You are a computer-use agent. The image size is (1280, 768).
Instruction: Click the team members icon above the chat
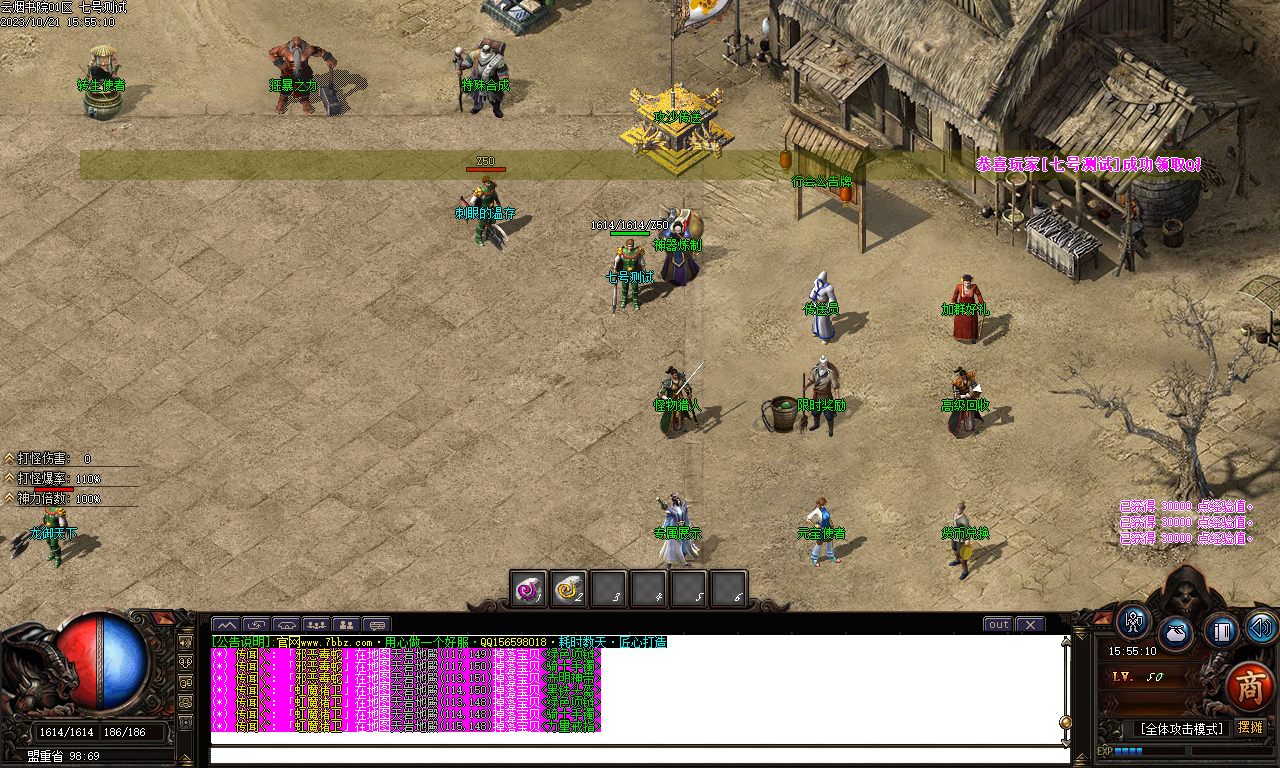[x=347, y=625]
